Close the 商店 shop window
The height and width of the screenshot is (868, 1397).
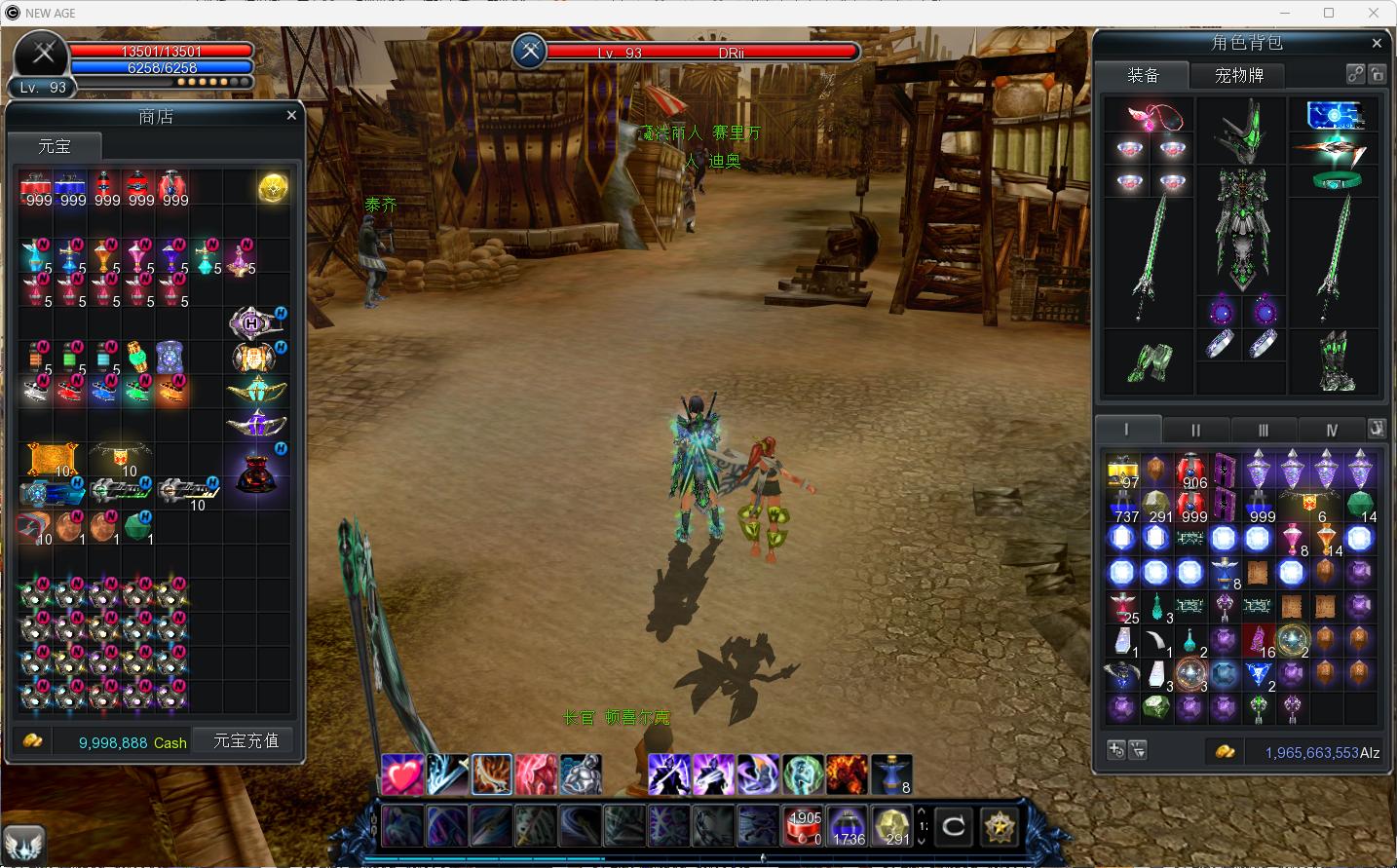[291, 115]
